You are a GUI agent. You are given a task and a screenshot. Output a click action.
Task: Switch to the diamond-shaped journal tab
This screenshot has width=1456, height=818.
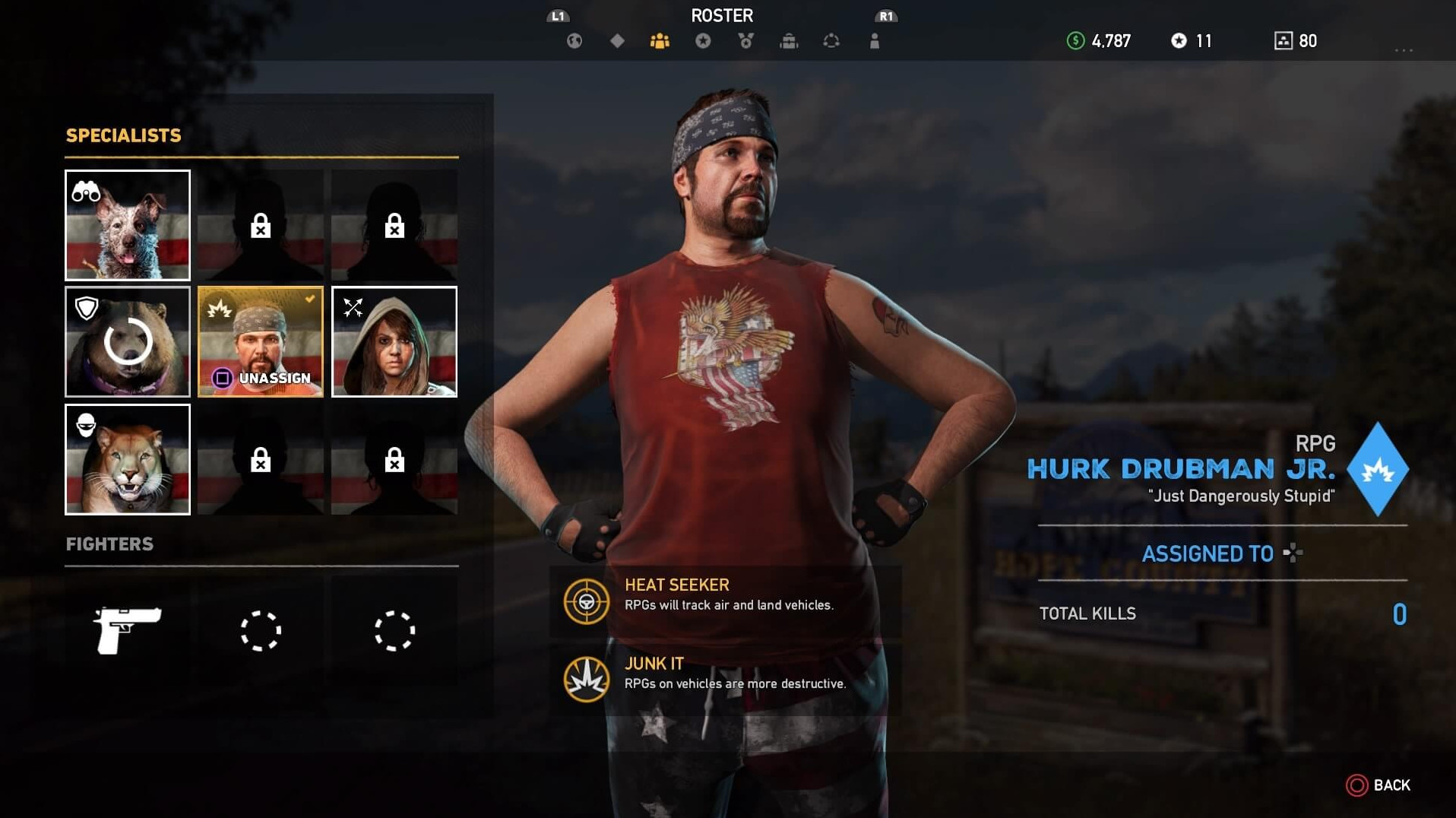click(x=617, y=41)
